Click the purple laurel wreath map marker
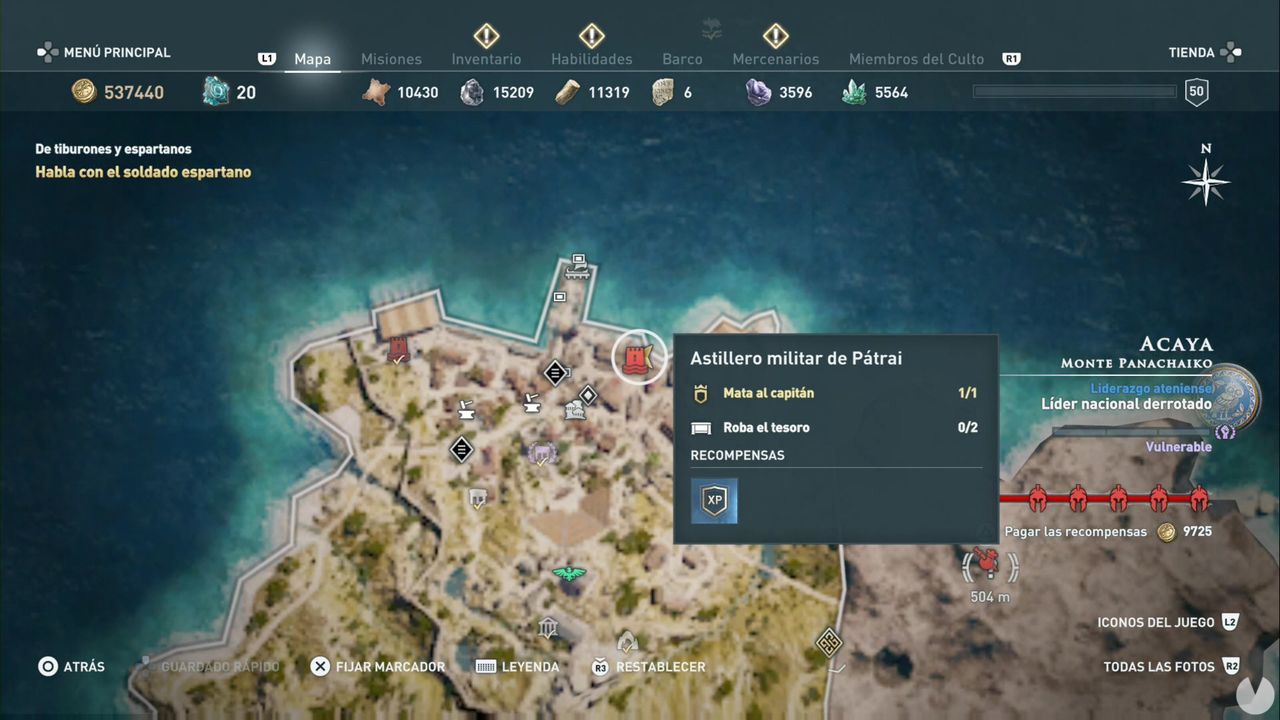The image size is (1280, 720). click(542, 454)
